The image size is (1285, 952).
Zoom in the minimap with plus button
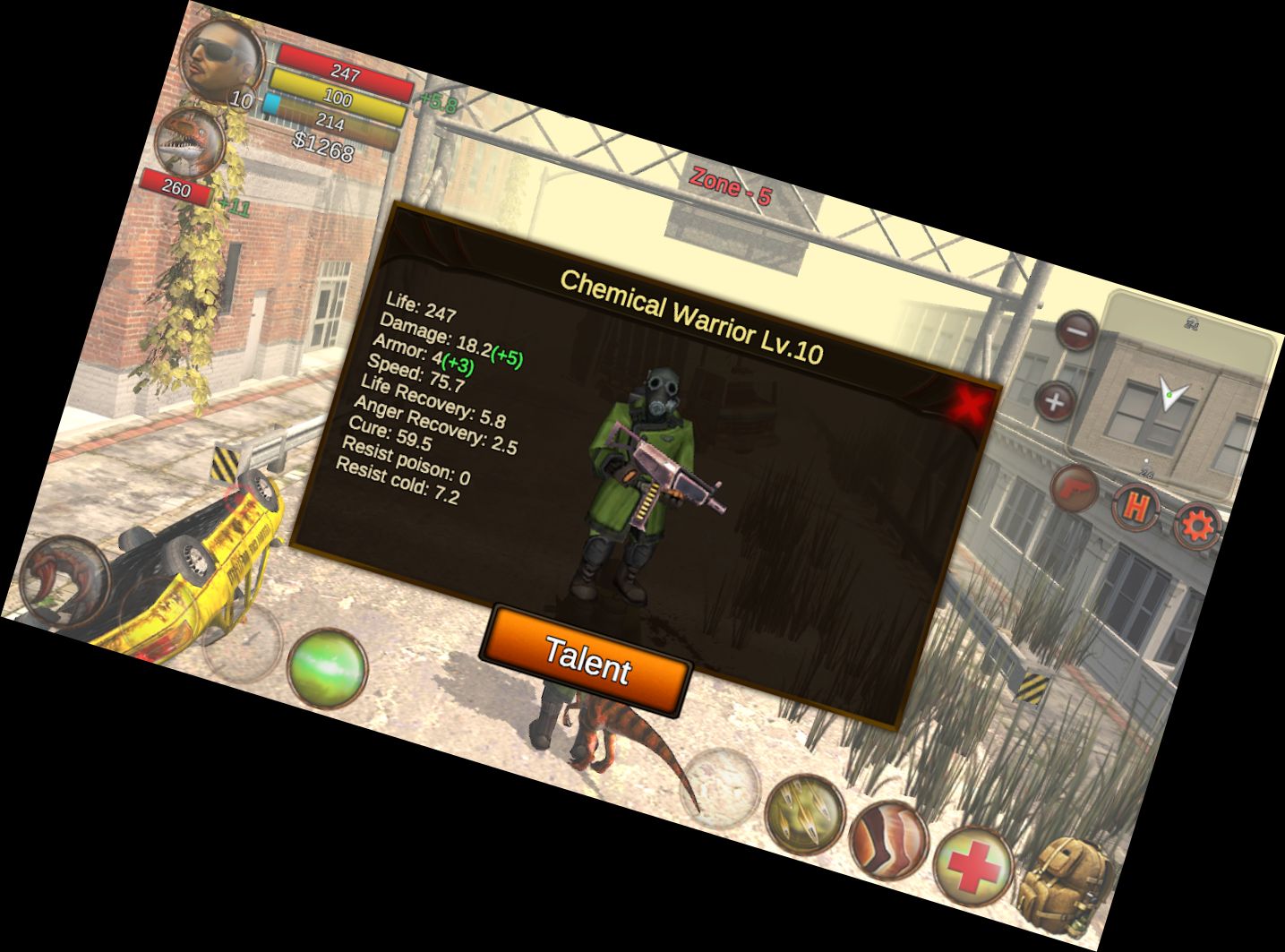1055,400
